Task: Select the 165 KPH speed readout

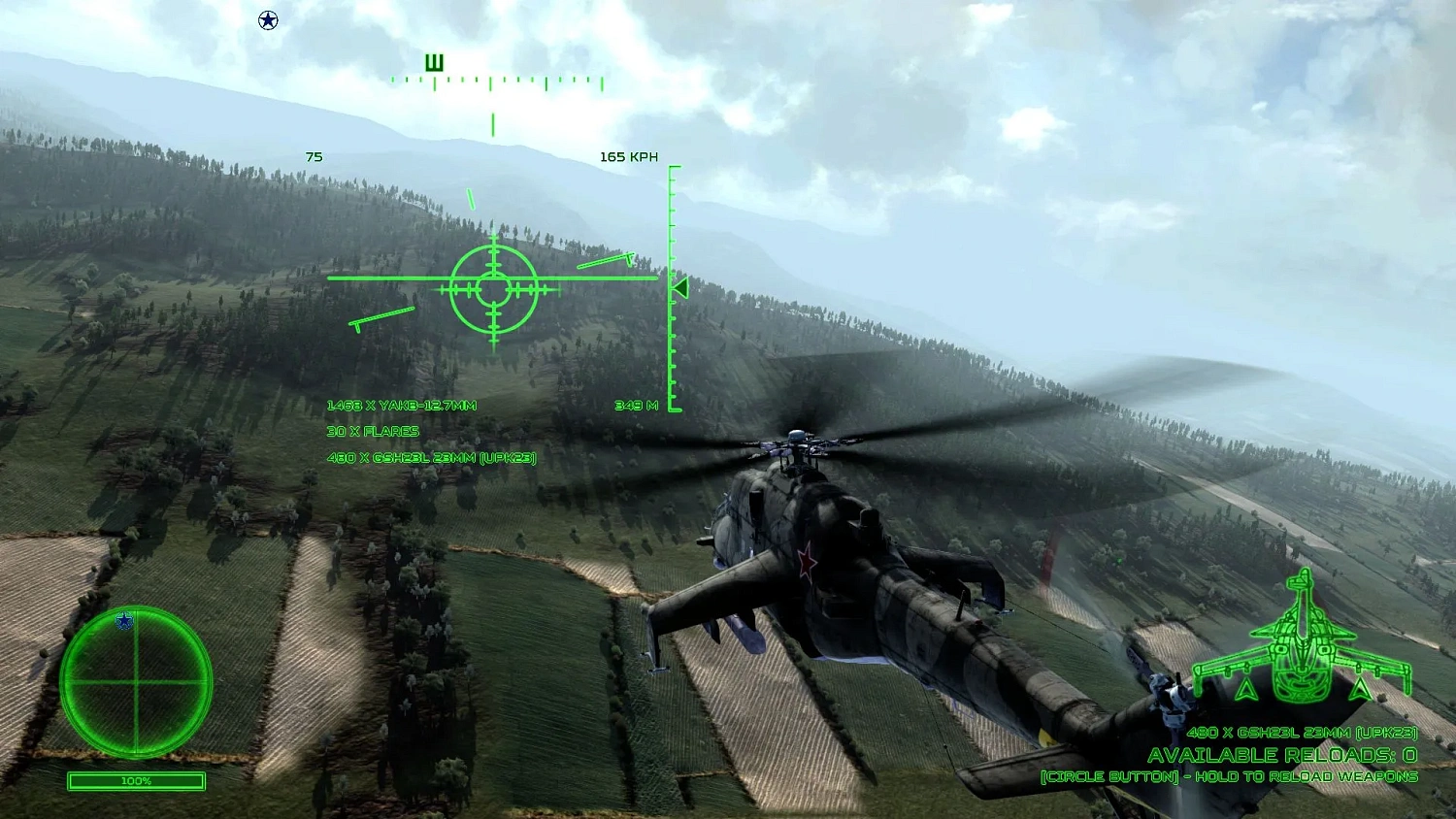Action: point(629,156)
